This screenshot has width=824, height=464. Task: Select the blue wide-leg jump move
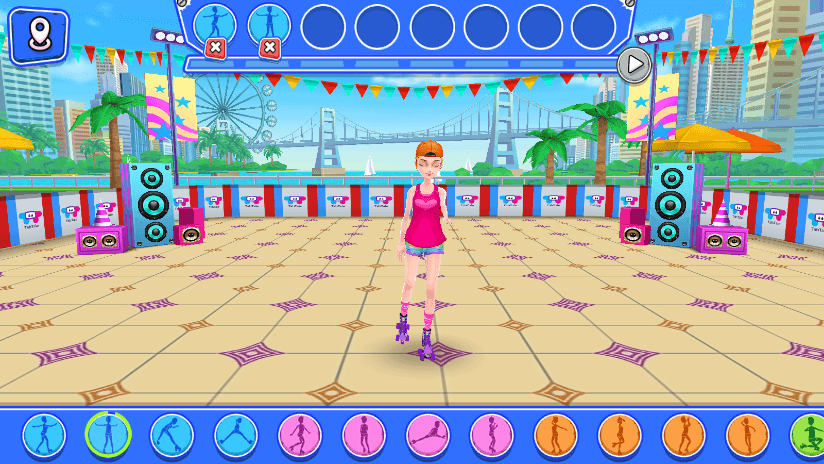pyautogui.click(x=236, y=435)
